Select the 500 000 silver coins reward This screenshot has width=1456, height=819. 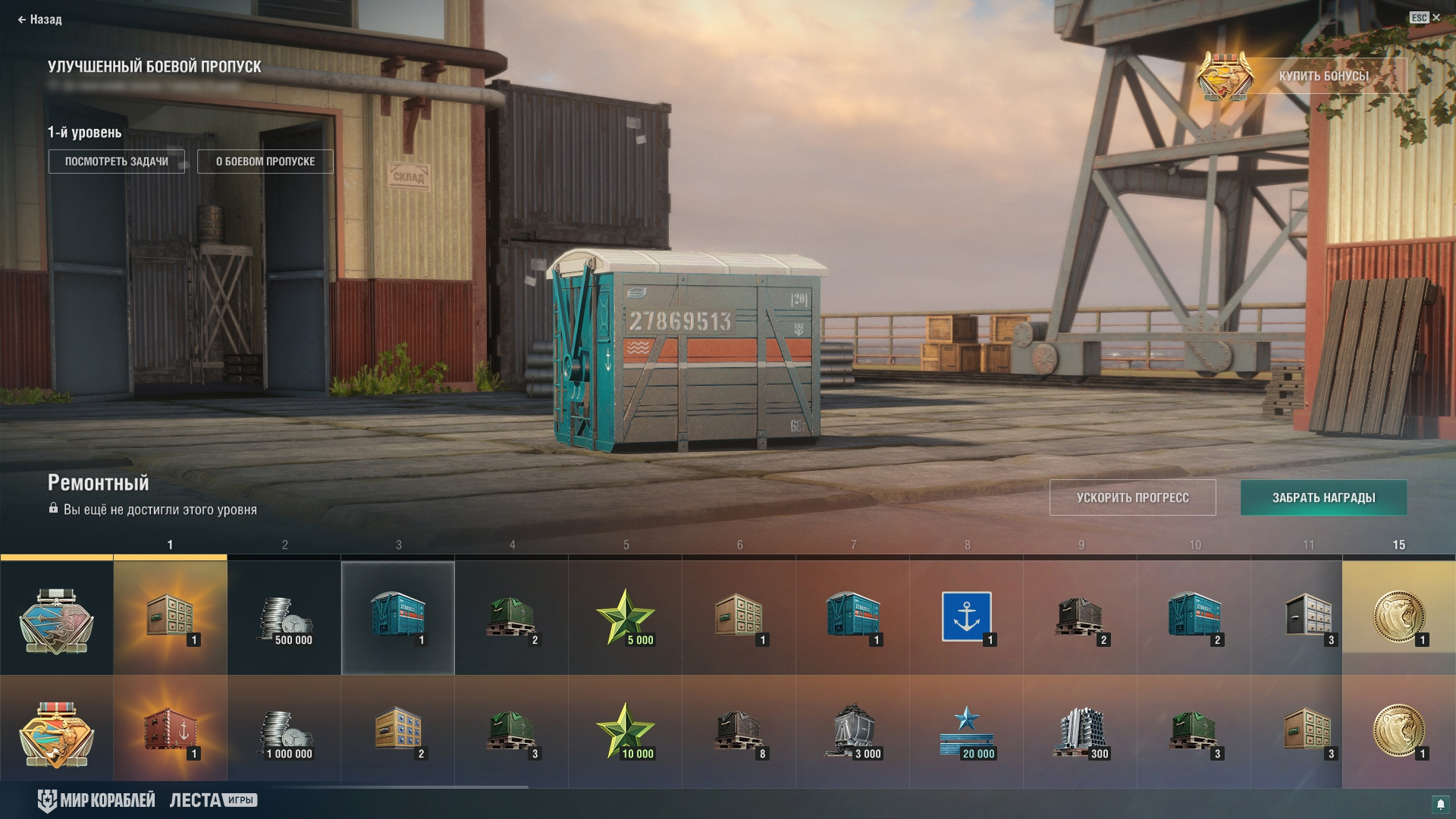tap(285, 619)
